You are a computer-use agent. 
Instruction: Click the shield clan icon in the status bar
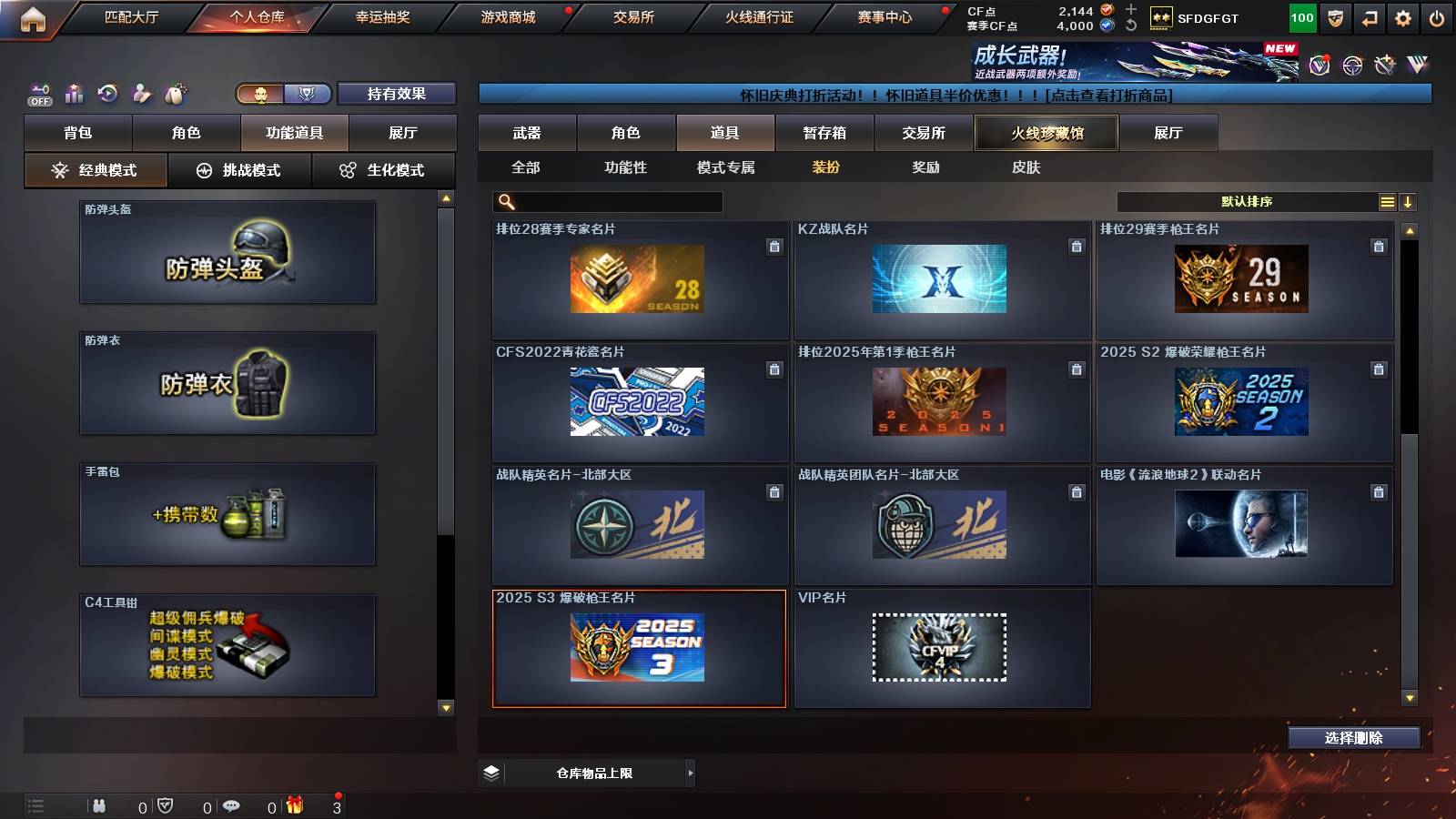tap(165, 806)
